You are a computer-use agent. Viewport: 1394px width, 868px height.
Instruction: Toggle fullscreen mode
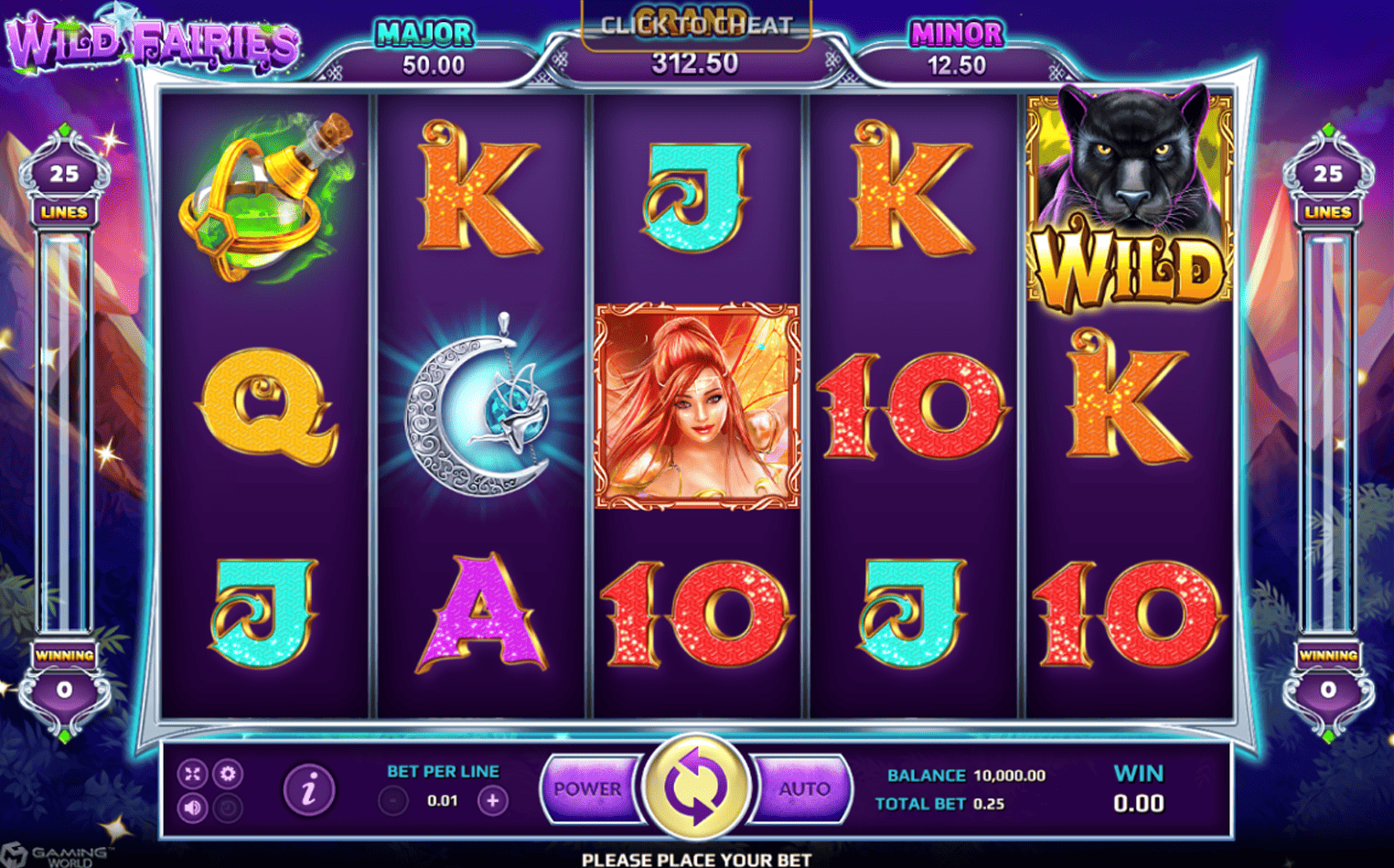[x=192, y=774]
